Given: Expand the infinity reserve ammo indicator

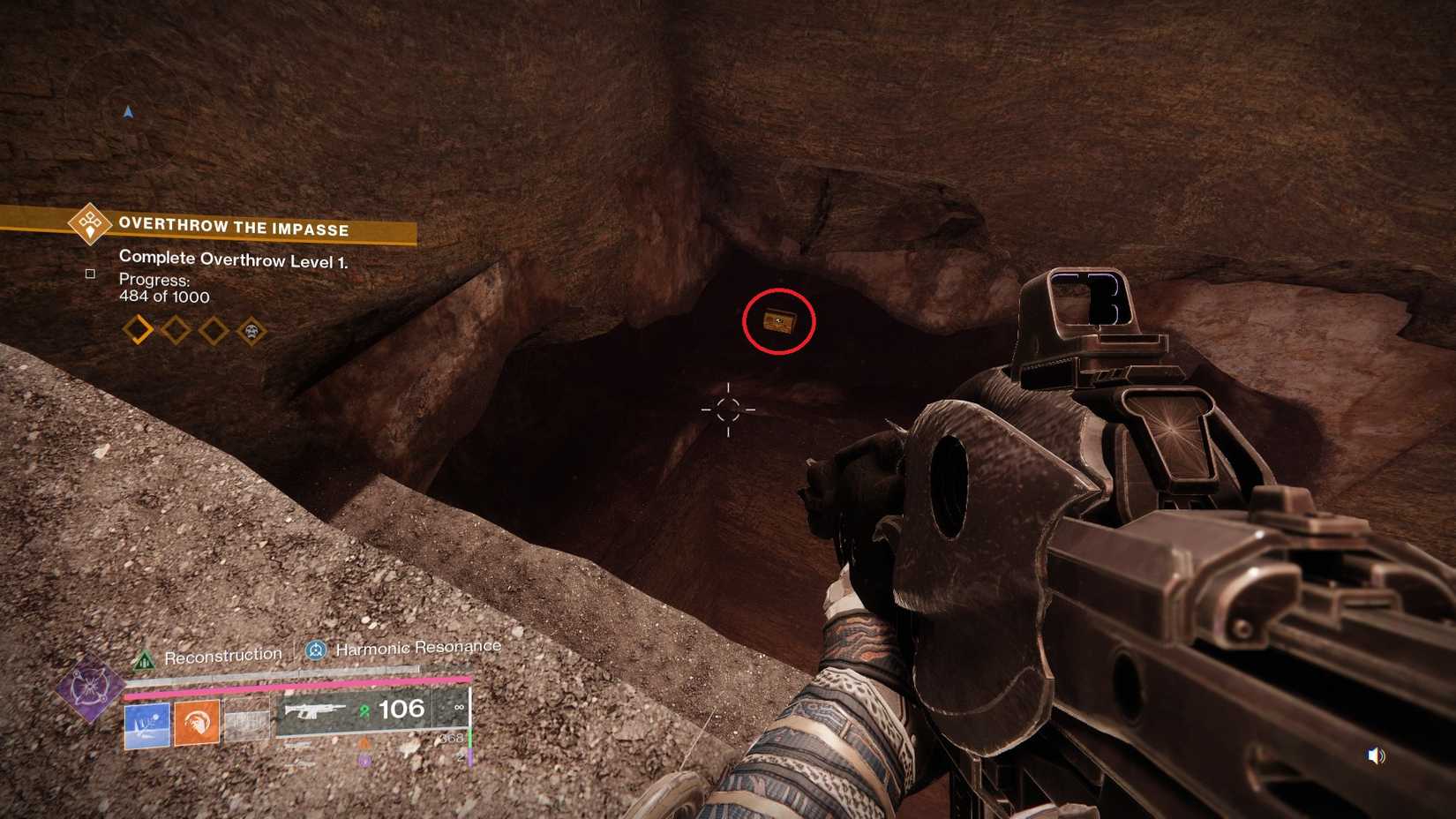Looking at the screenshot, I should (x=458, y=706).
